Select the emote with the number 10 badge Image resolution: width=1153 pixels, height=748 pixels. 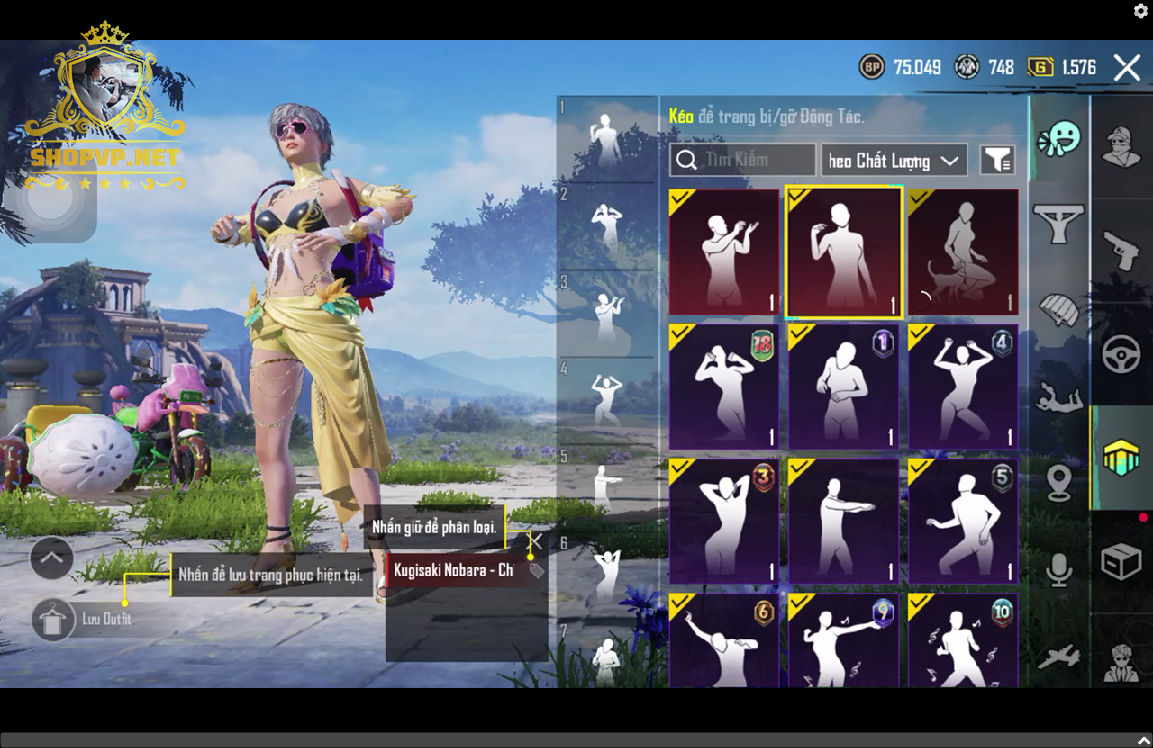[963, 641]
